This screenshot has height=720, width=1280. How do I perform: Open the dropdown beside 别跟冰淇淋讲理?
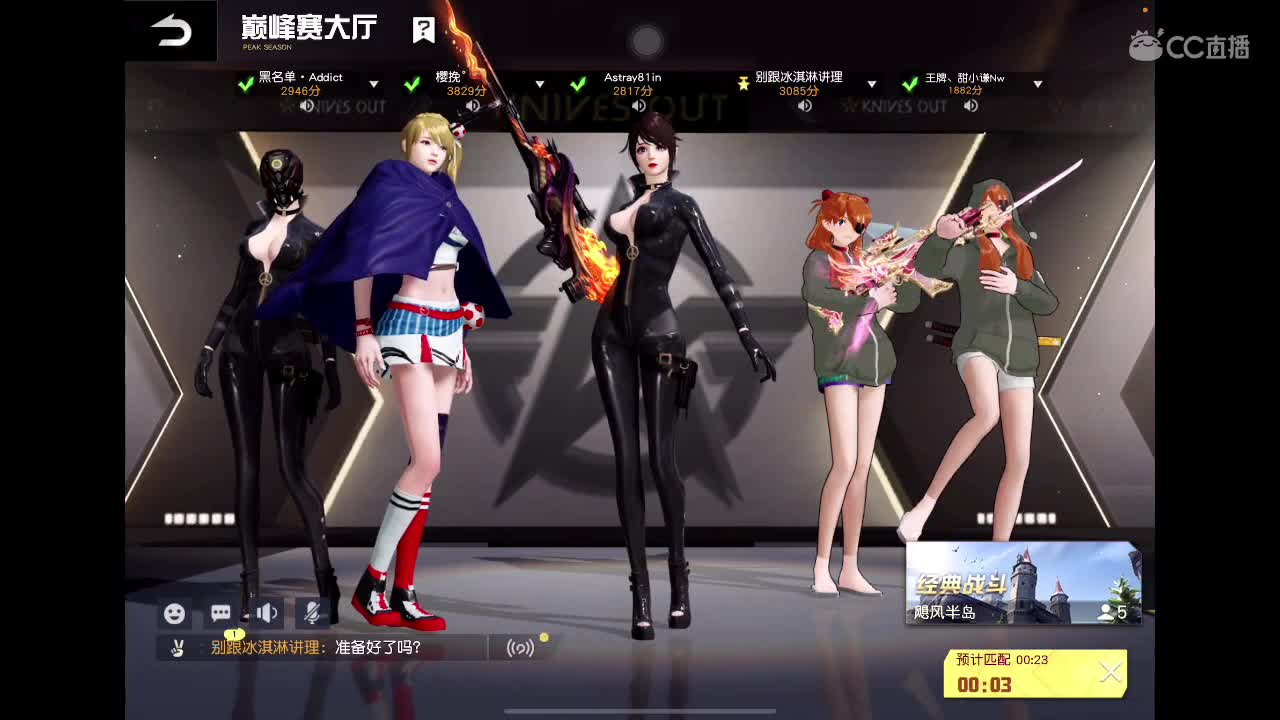[871, 84]
